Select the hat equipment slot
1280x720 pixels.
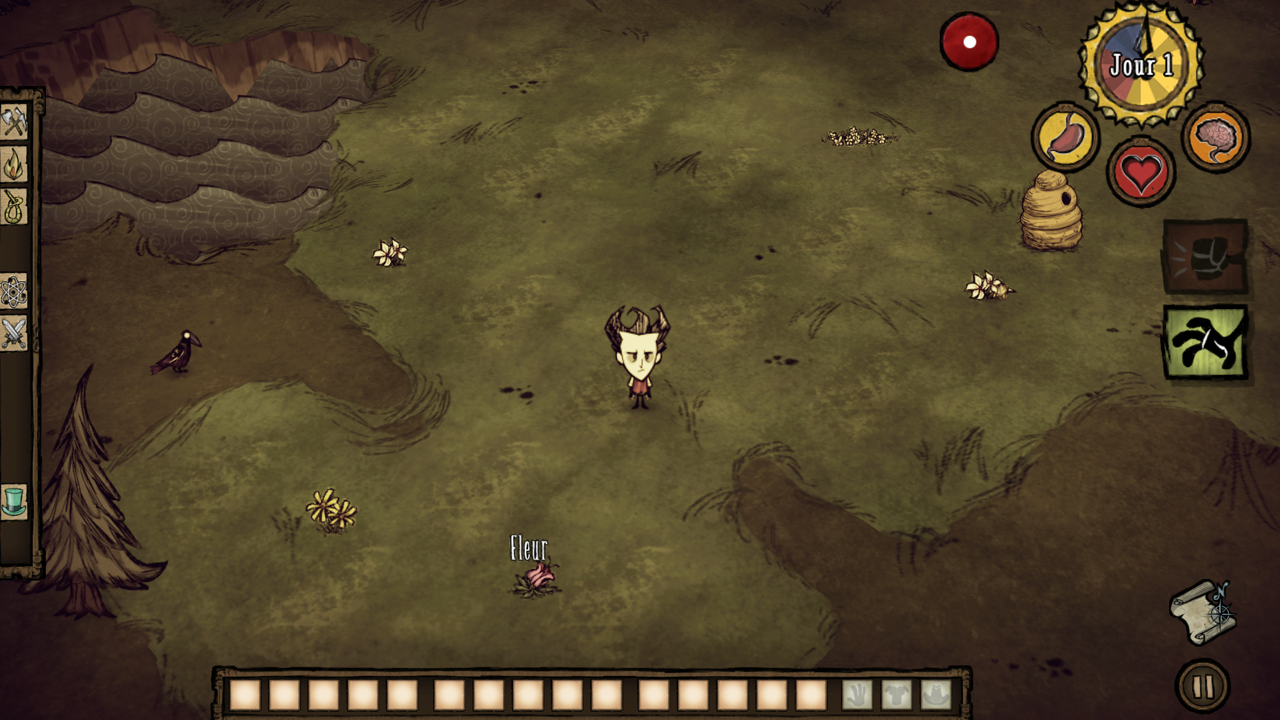935,694
